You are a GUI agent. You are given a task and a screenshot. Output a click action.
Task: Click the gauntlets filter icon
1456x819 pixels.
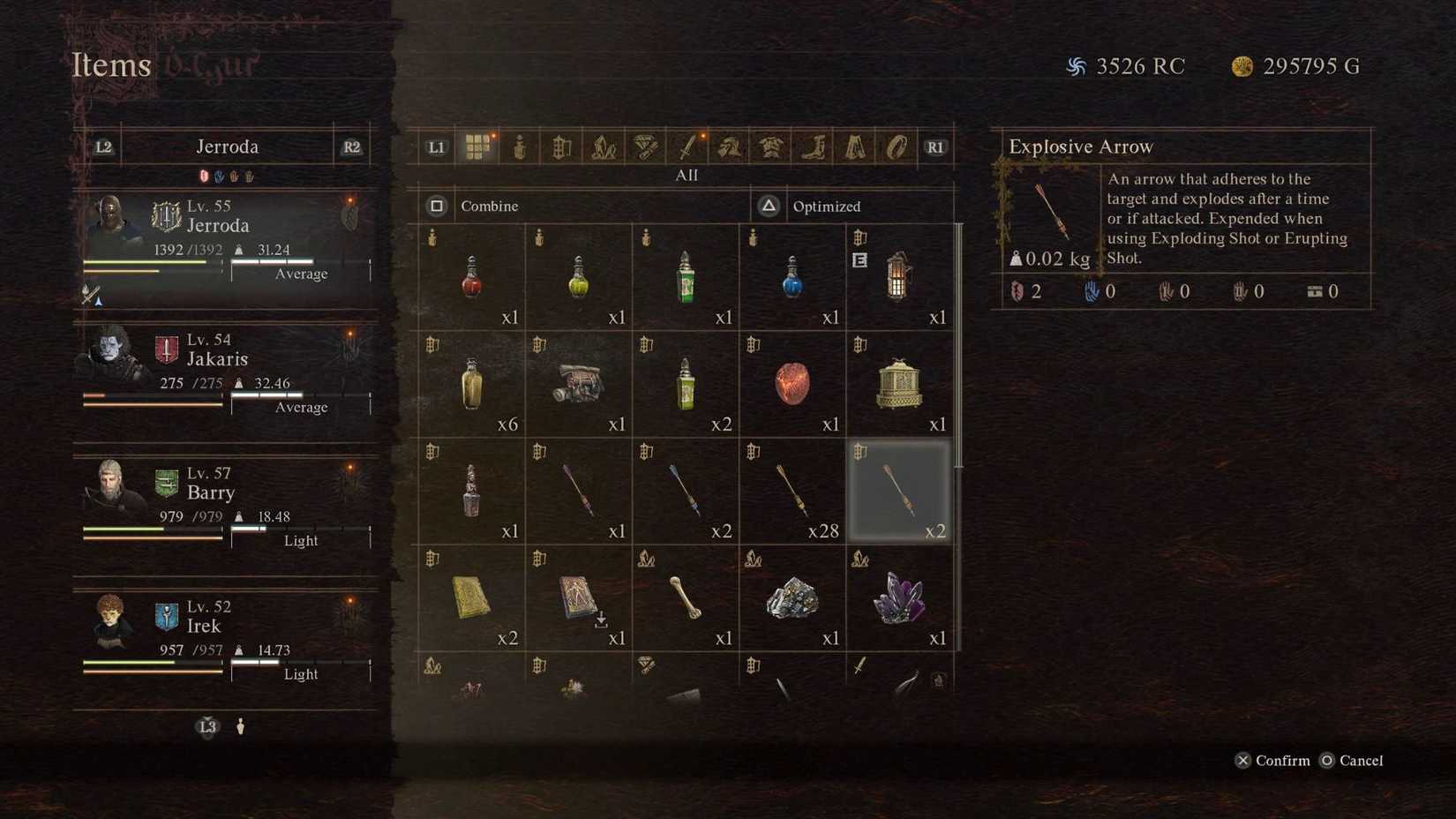(728, 147)
